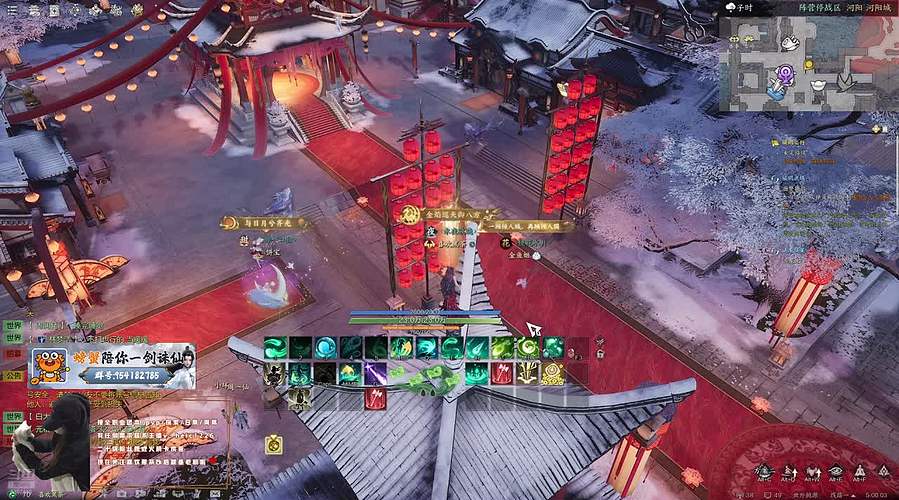Use the purple lightning slash skill
Viewport: 899px width, 500px height.
point(375,374)
